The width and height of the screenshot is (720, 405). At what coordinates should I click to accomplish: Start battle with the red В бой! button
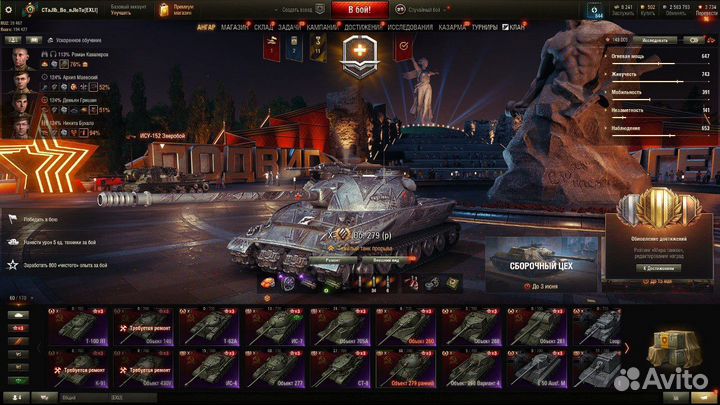click(x=359, y=8)
